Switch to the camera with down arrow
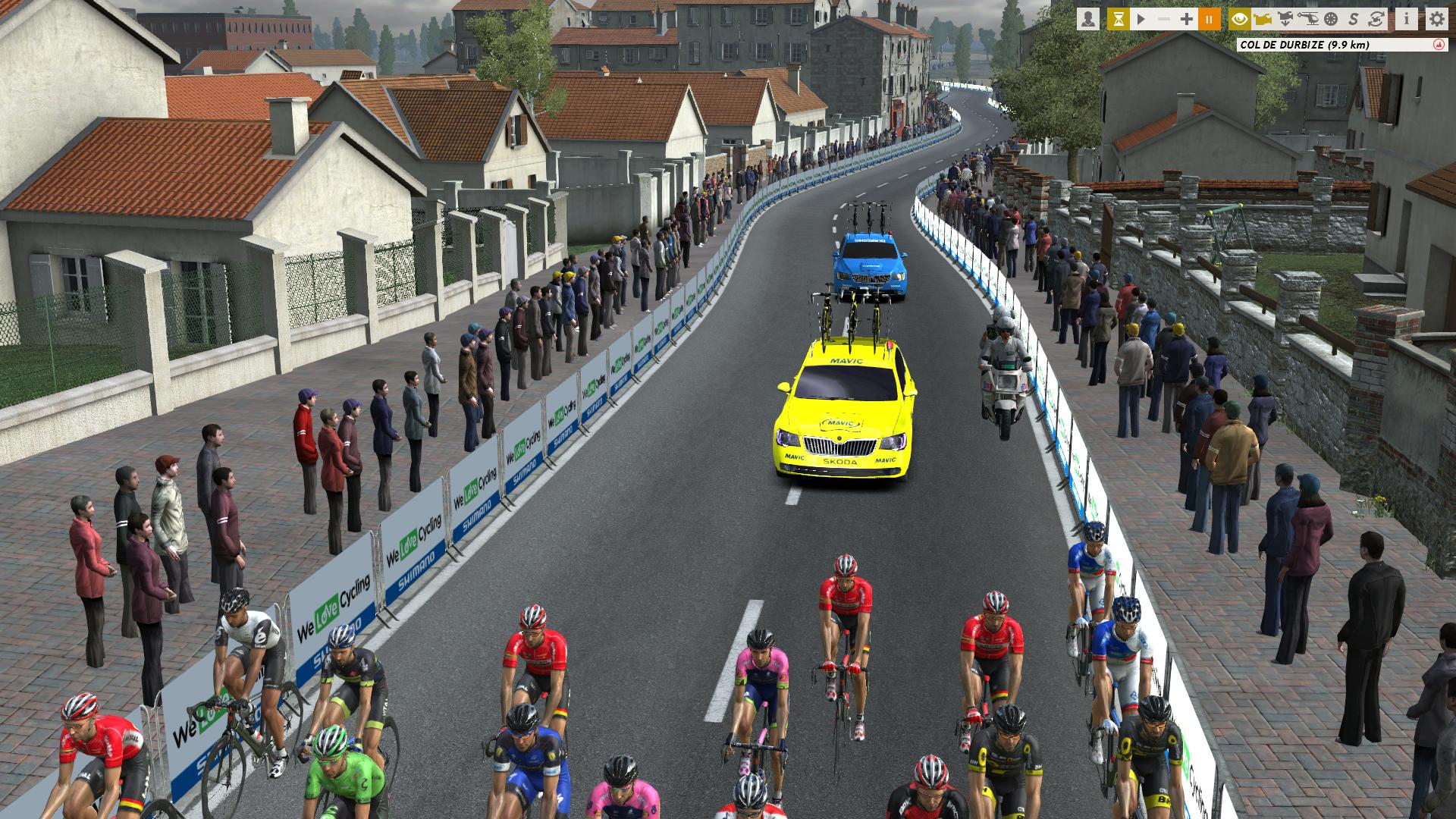This screenshot has height=819, width=1456. [x=1285, y=19]
